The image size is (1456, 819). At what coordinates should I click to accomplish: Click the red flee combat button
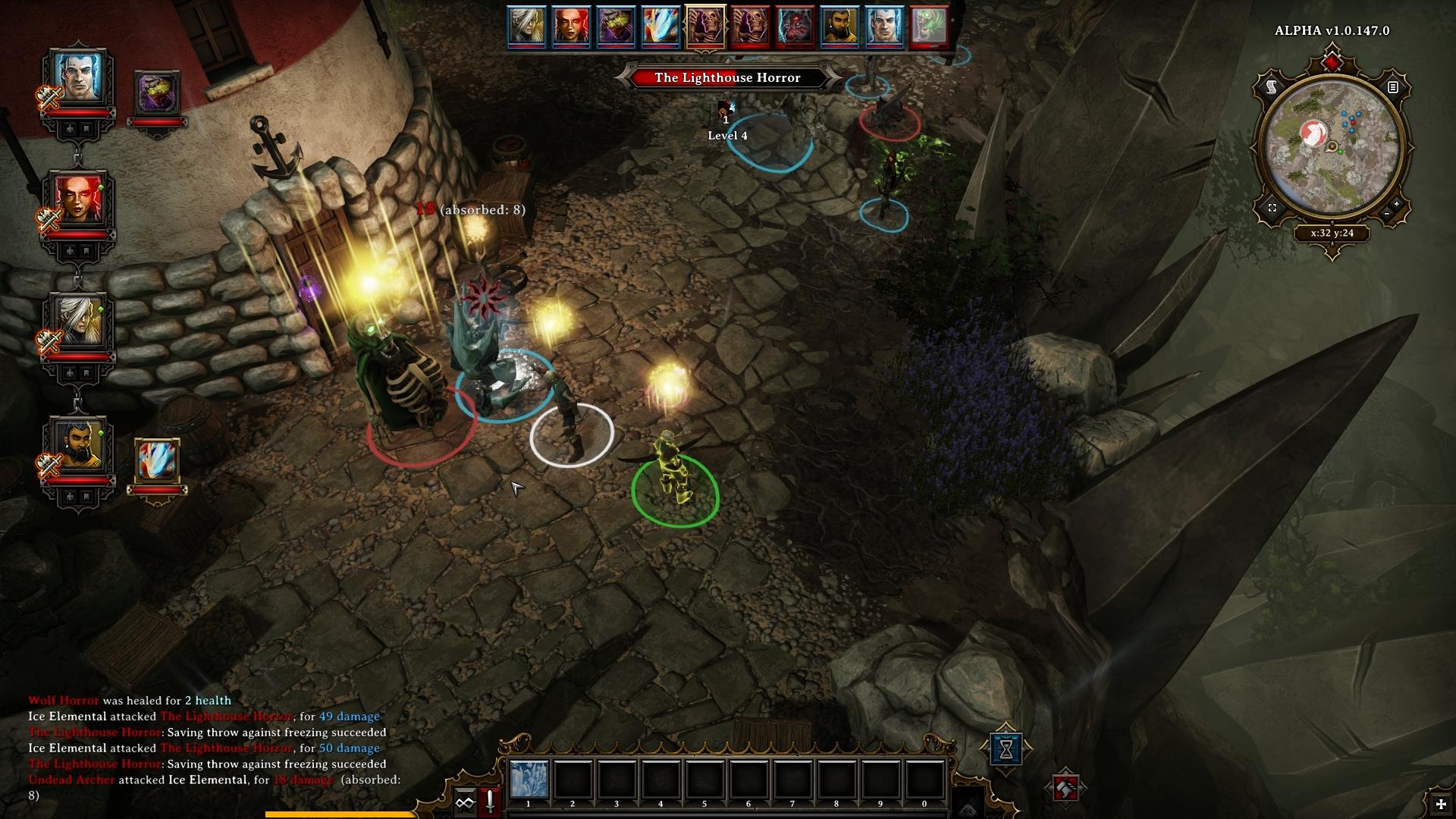pos(1065,789)
